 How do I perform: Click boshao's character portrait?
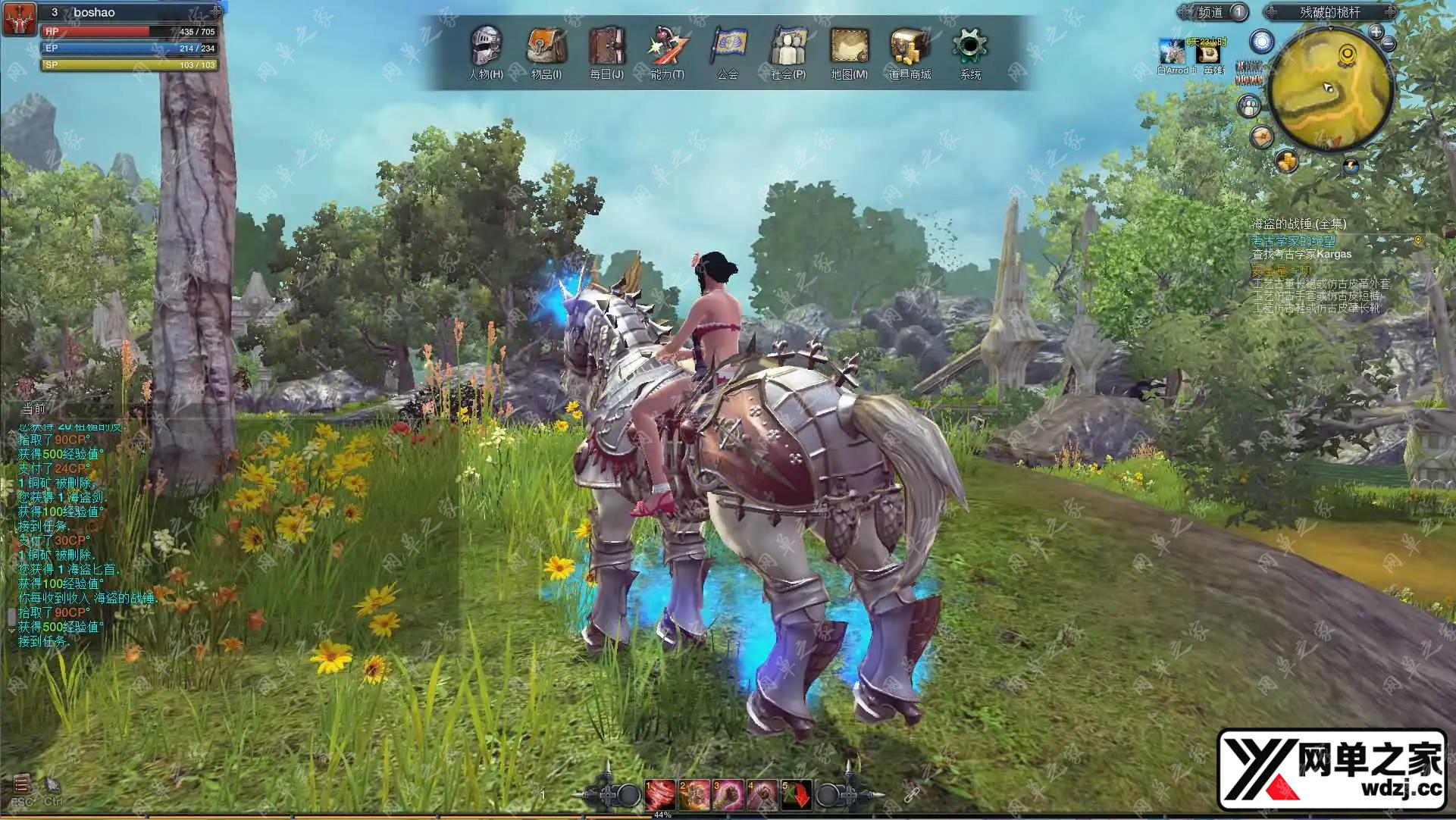point(19,19)
